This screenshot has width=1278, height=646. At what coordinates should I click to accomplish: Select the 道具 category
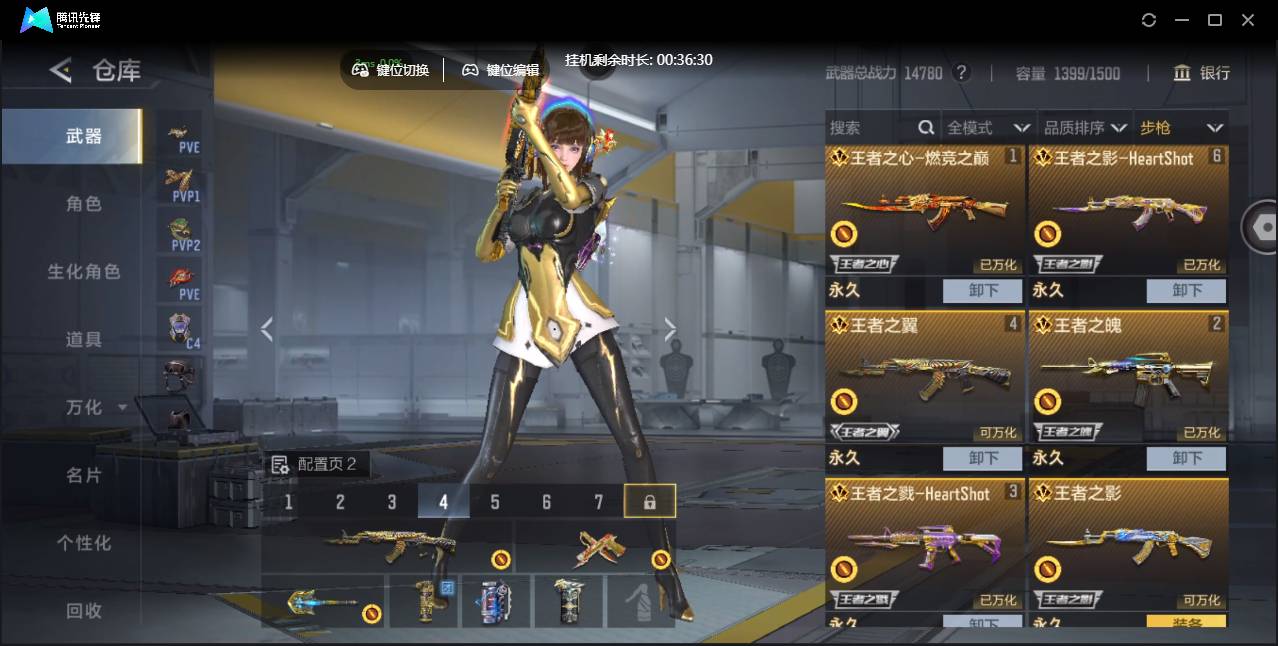(x=84, y=340)
